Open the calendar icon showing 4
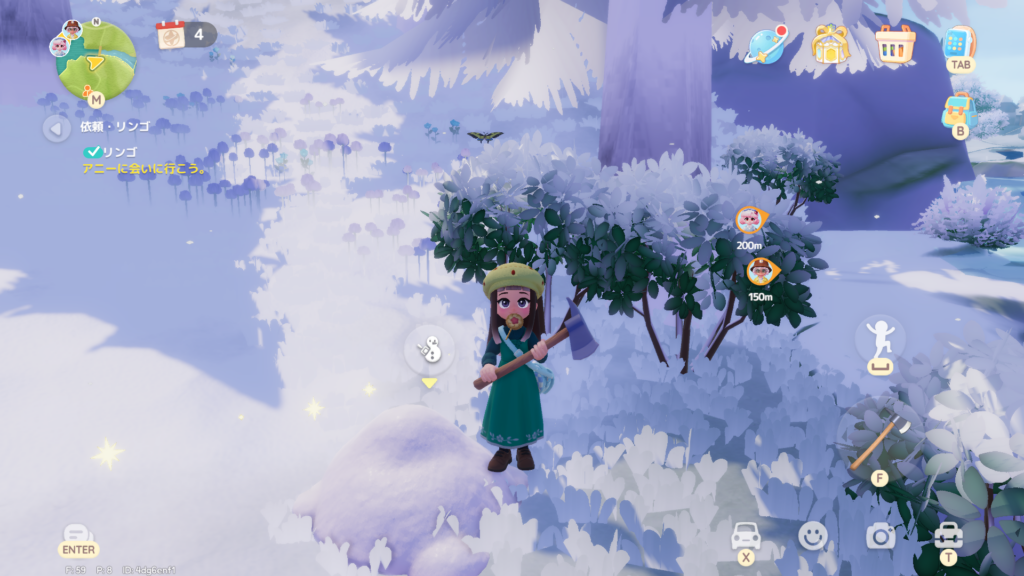 click(172, 35)
